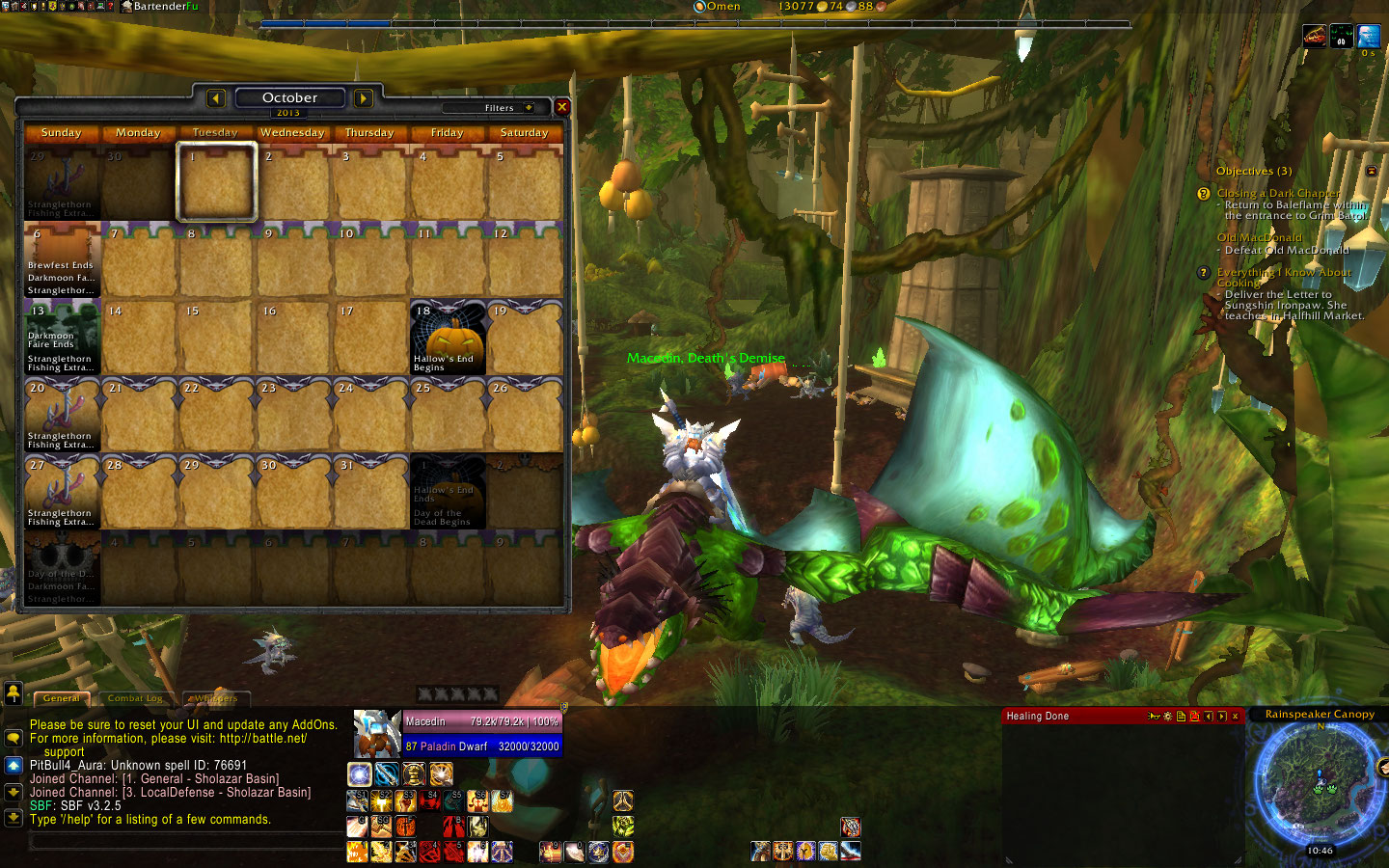The image size is (1389, 868).
Task: Open the calendar Filters dropdown
Action: tap(504, 108)
